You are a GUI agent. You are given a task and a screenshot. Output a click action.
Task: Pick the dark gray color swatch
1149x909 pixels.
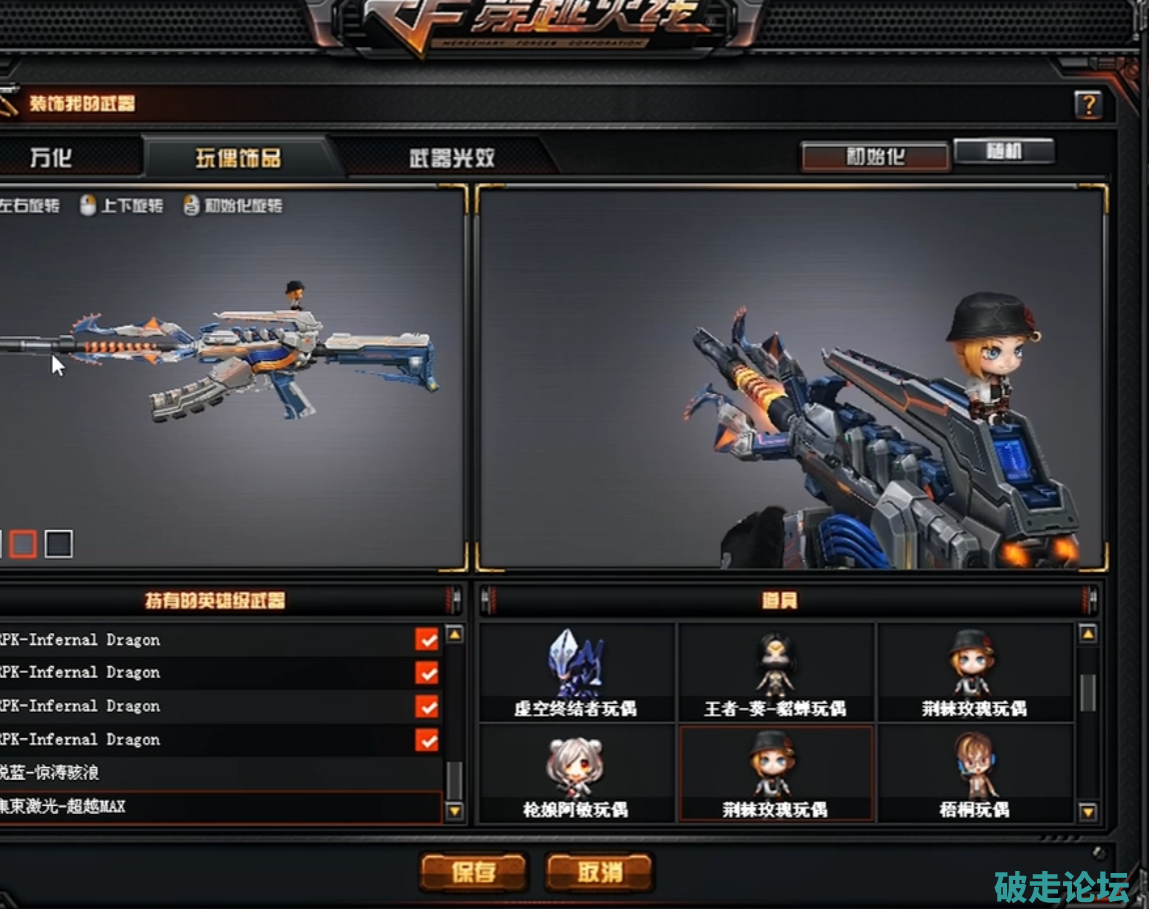pyautogui.click(x=59, y=544)
